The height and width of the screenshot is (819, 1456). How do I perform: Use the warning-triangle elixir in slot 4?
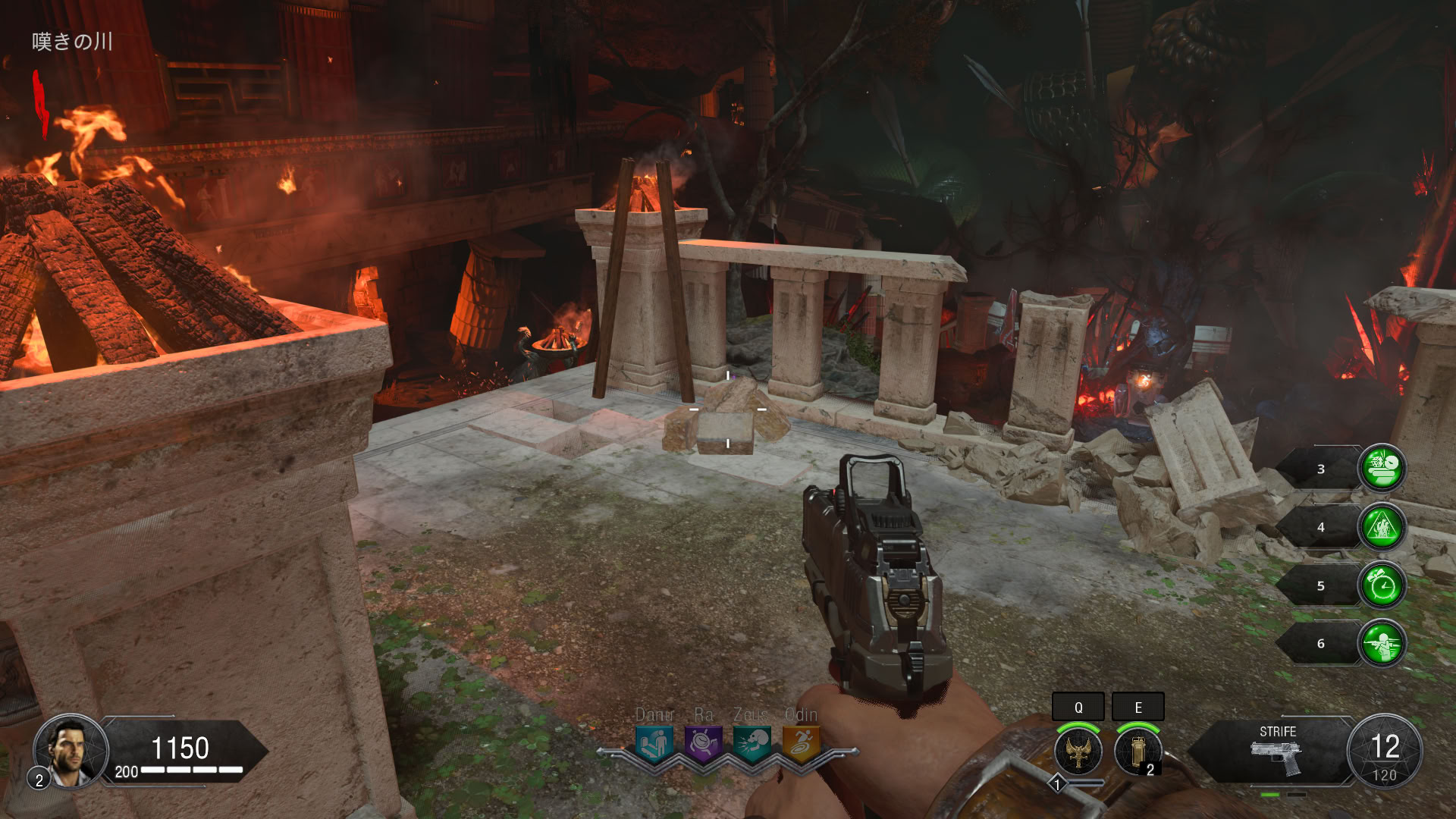pyautogui.click(x=1382, y=527)
